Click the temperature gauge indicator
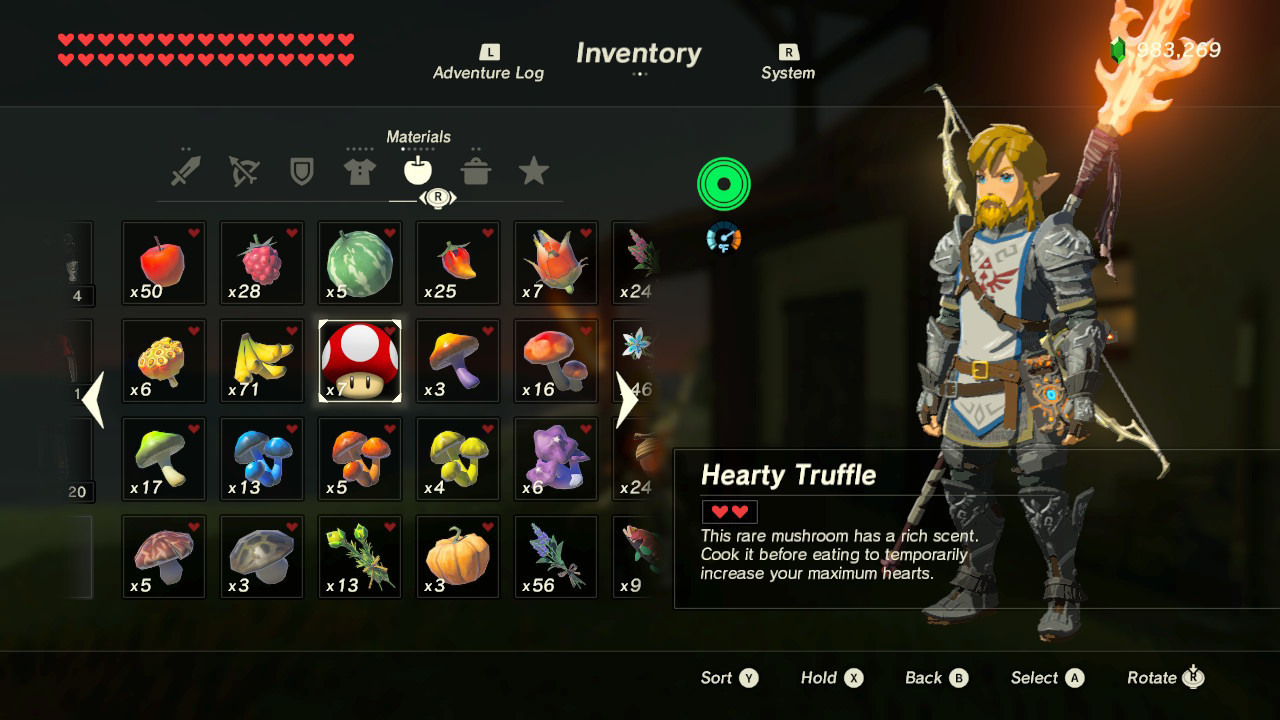This screenshot has height=720, width=1280. (x=724, y=238)
